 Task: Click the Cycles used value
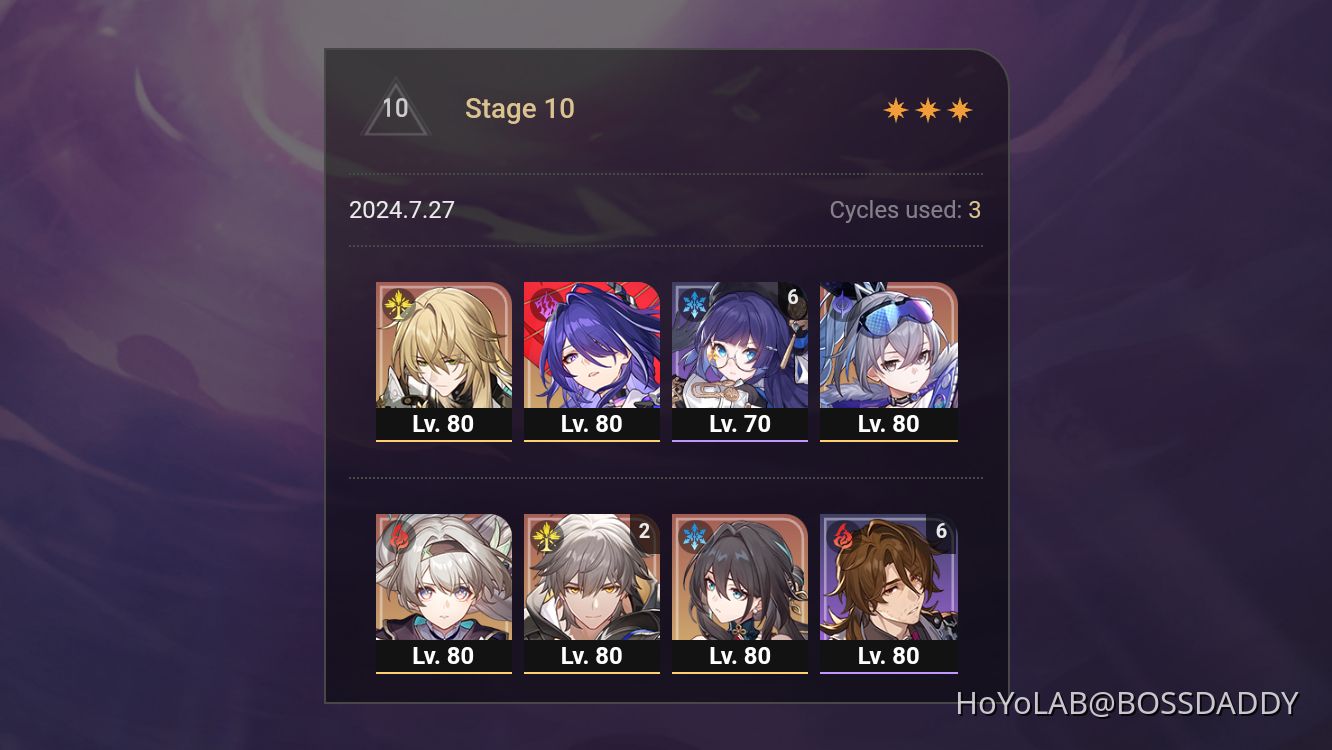tap(974, 210)
